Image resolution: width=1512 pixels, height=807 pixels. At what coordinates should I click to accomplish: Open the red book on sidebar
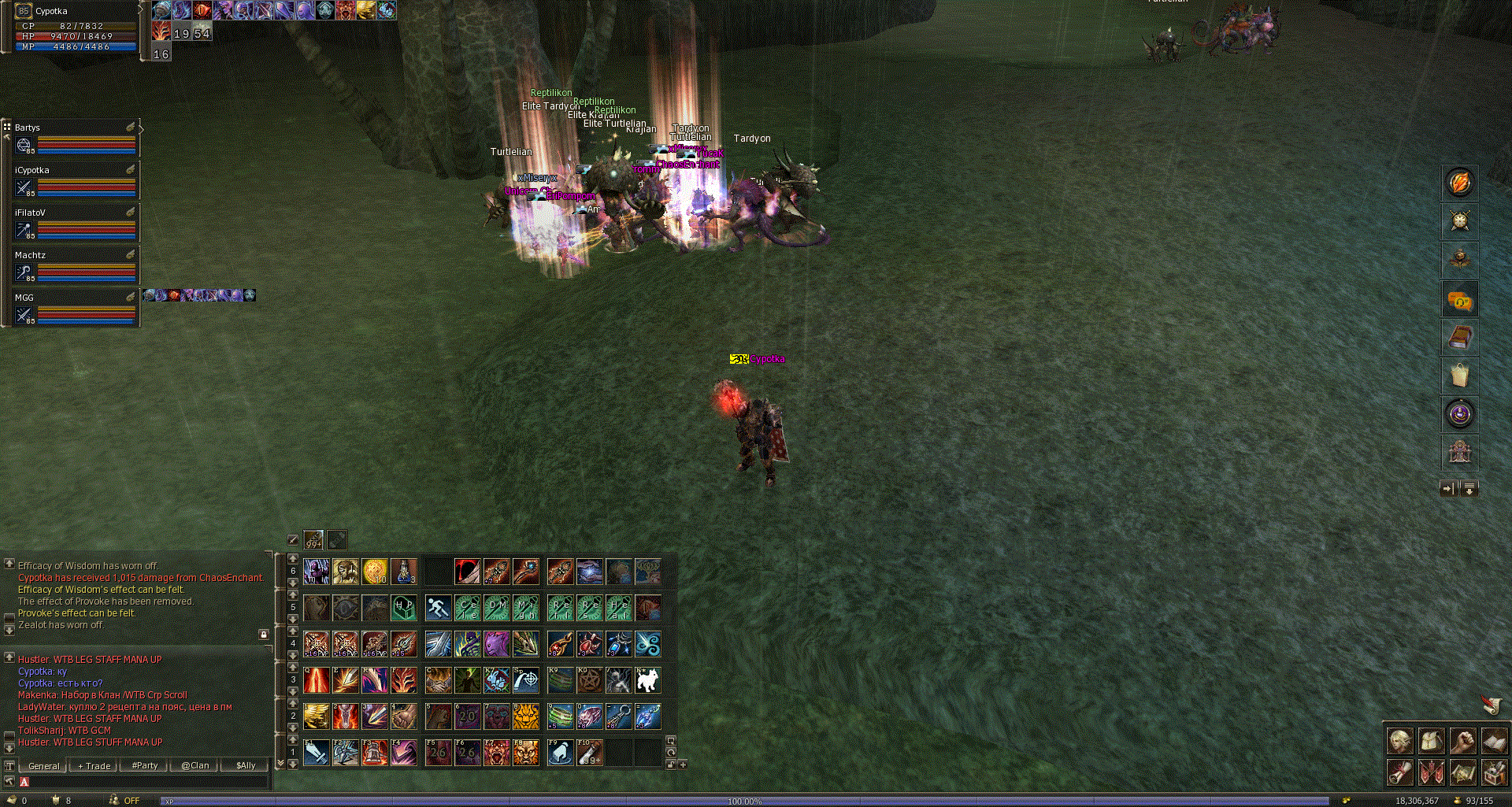[x=1459, y=337]
